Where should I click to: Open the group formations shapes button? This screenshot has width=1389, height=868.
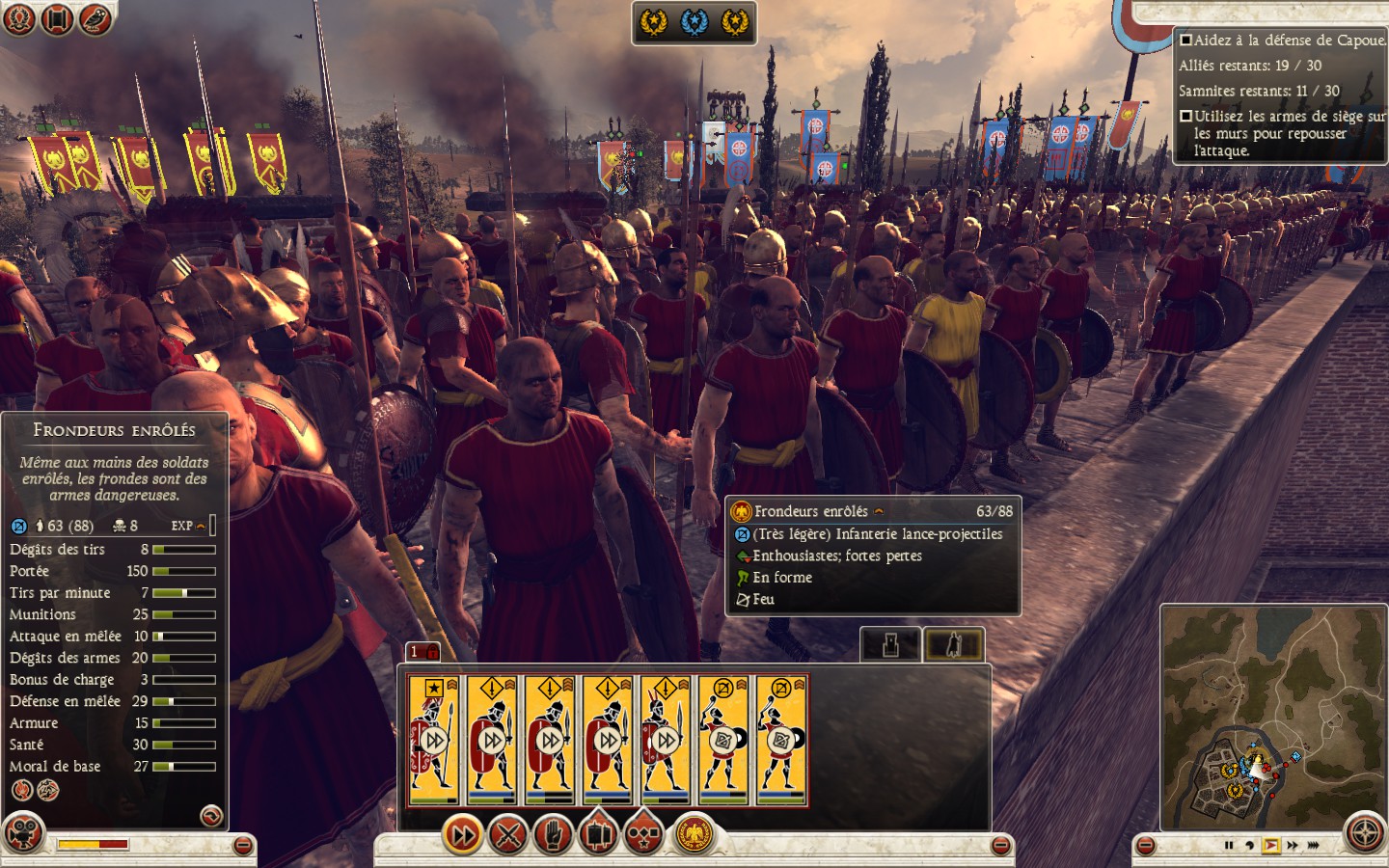[643, 835]
